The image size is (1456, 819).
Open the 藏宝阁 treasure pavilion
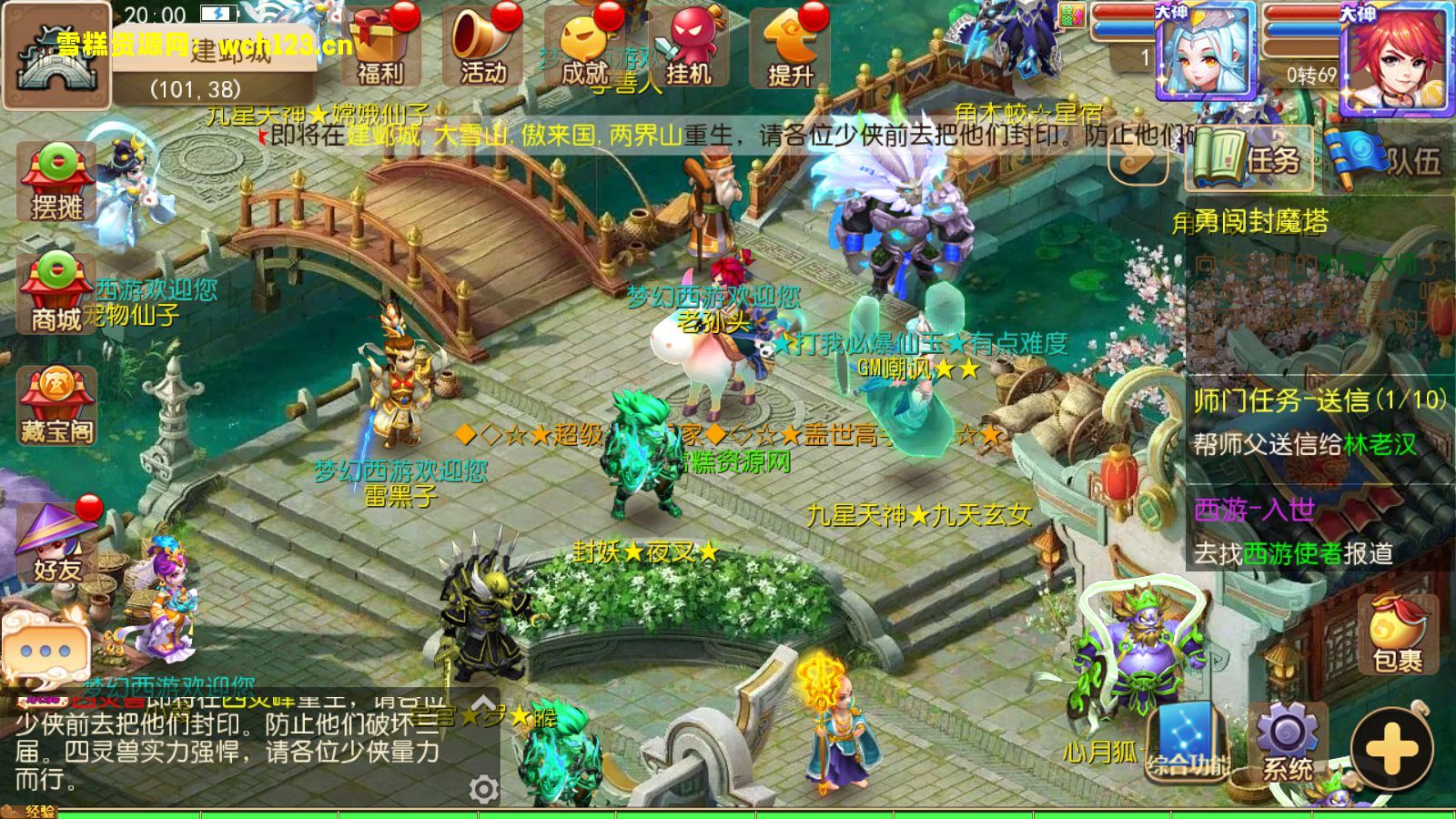click(56, 406)
